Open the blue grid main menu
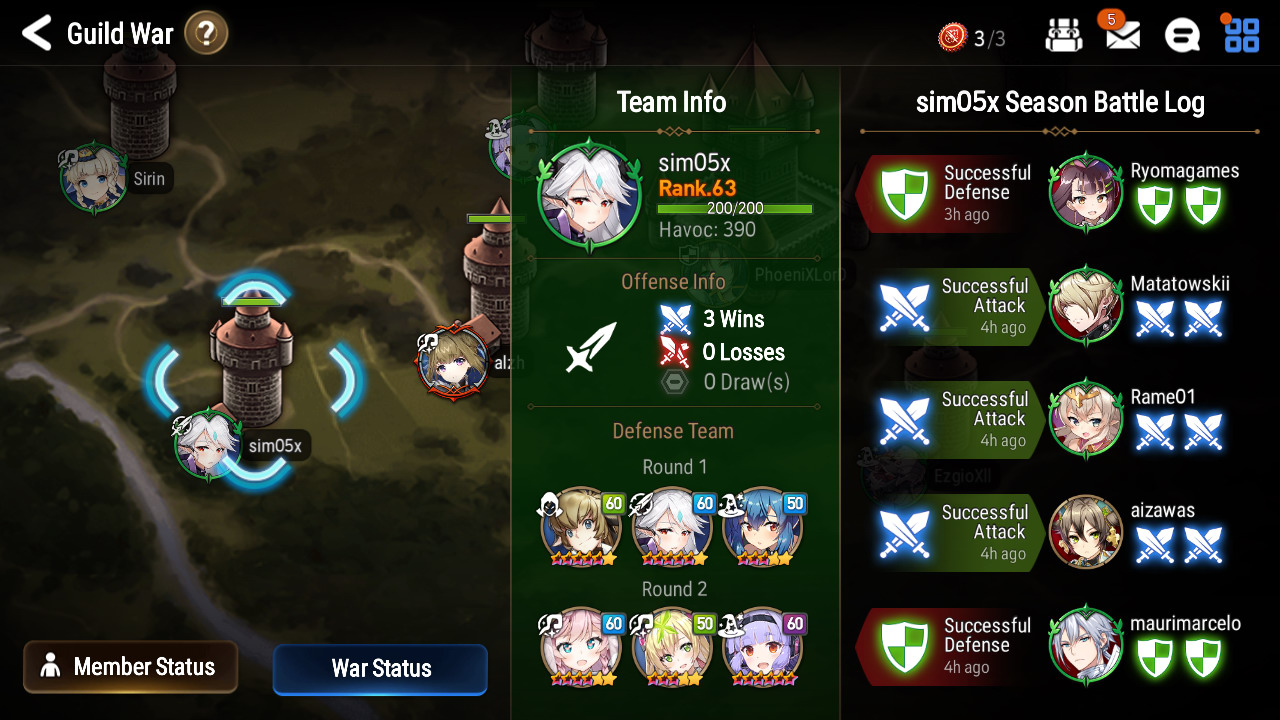 (1242, 35)
